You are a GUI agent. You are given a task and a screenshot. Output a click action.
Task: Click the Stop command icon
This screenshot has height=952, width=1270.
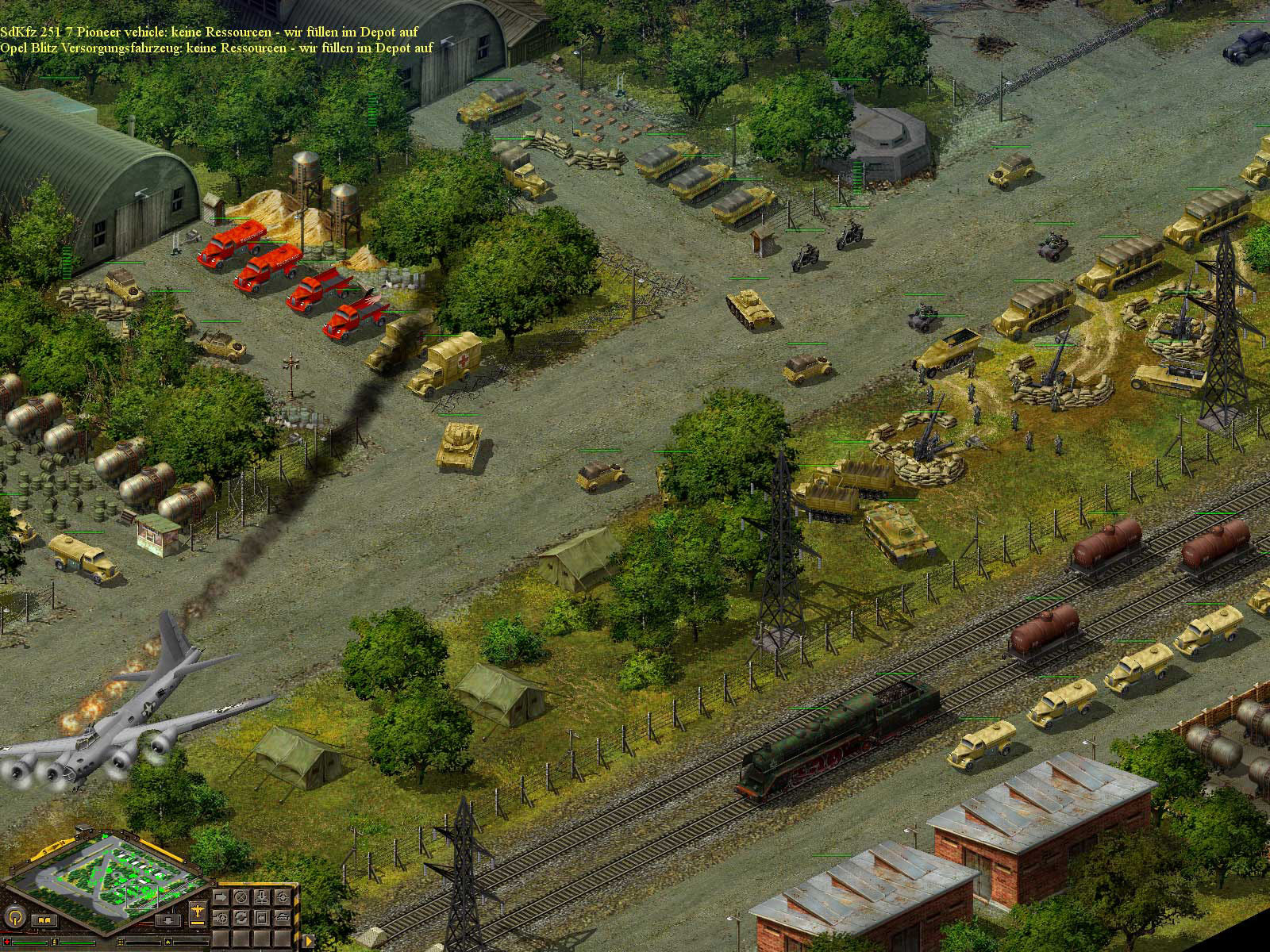[x=241, y=896]
